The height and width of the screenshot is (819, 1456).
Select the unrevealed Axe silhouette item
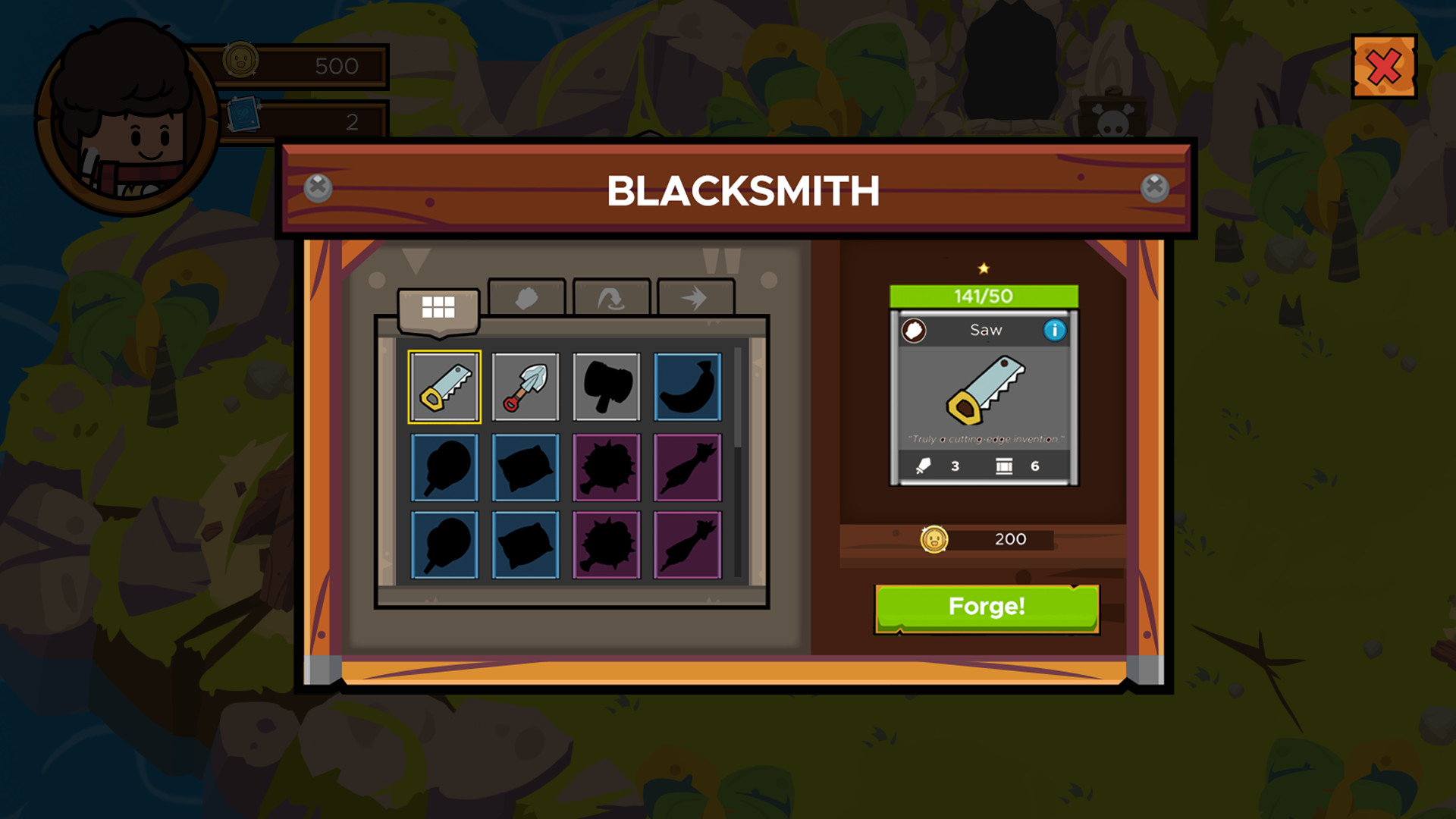607,387
